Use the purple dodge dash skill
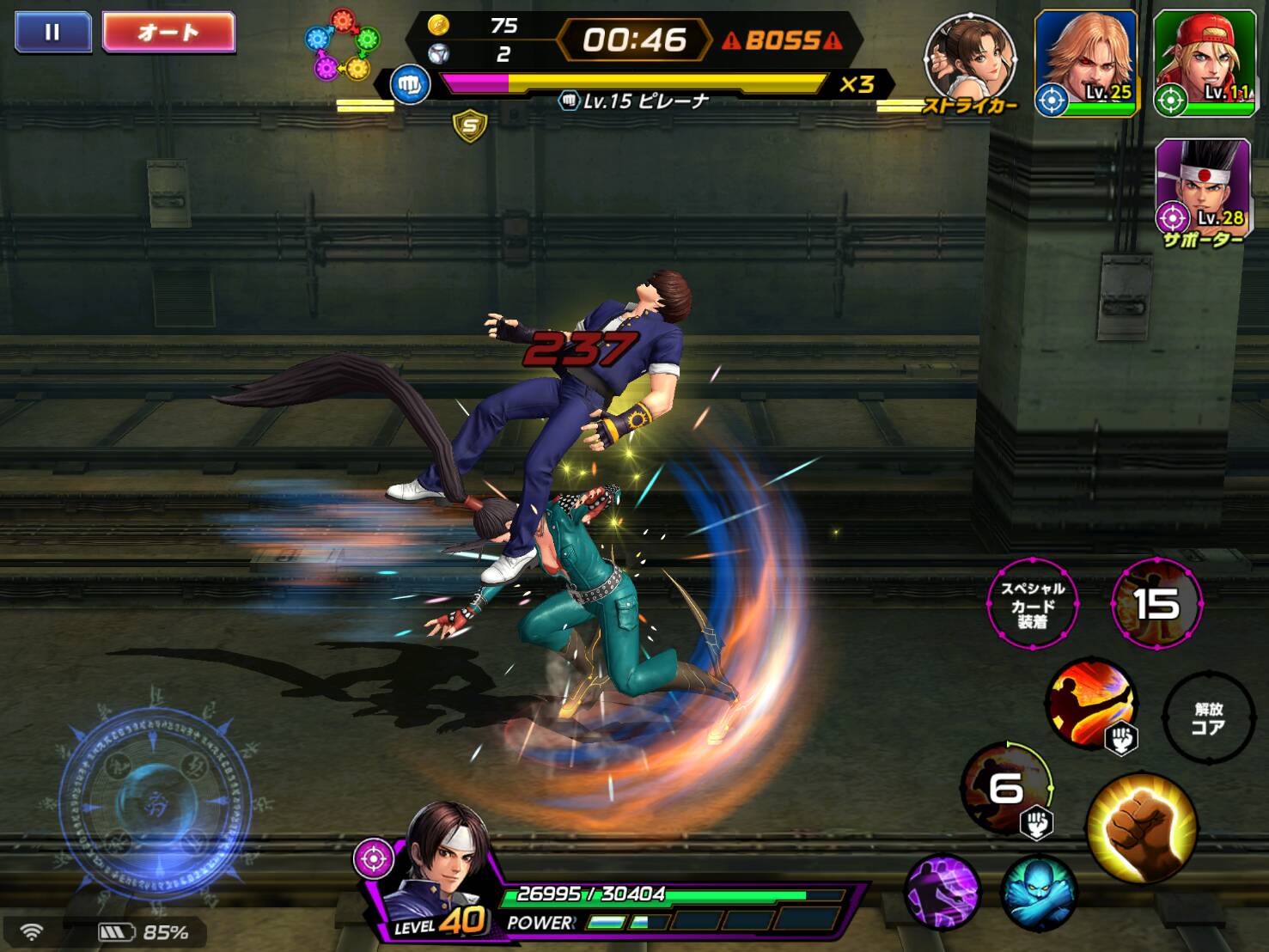The width and height of the screenshot is (1269, 952). click(x=943, y=891)
